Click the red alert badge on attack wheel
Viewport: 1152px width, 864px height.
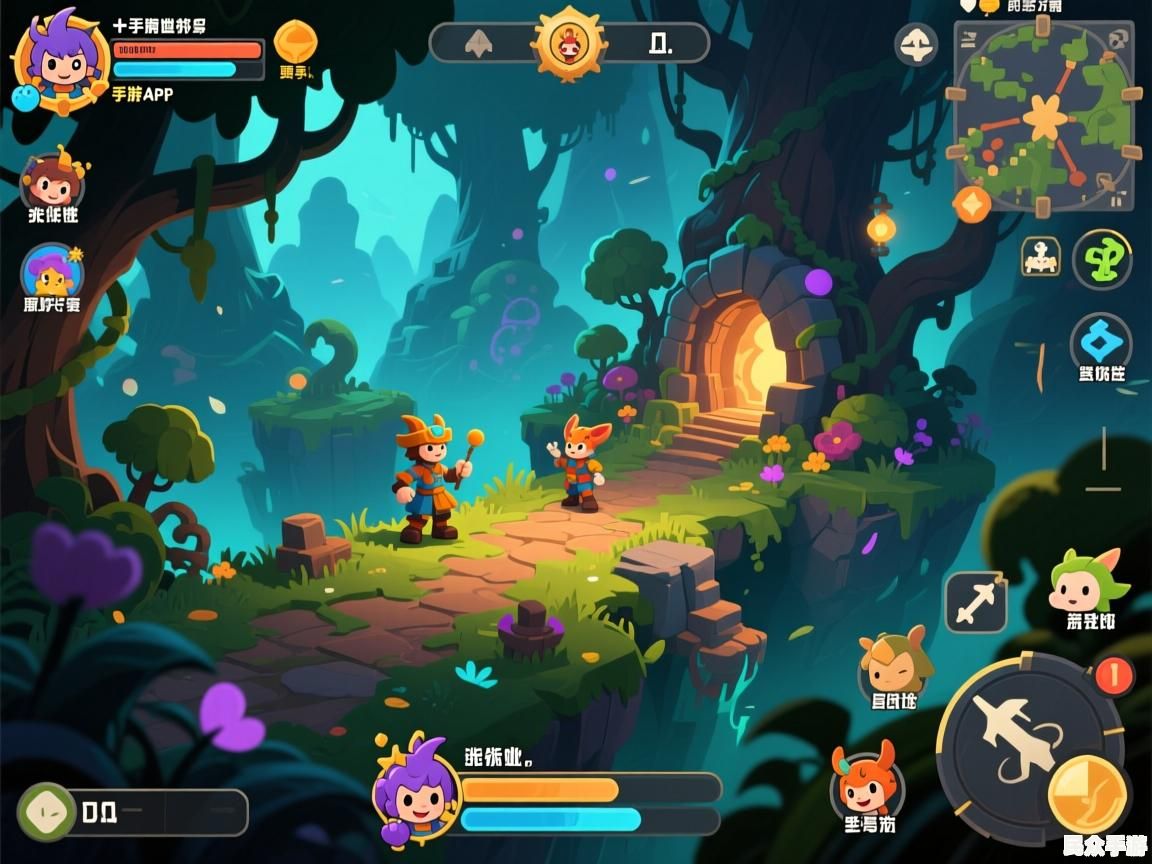point(1114,676)
